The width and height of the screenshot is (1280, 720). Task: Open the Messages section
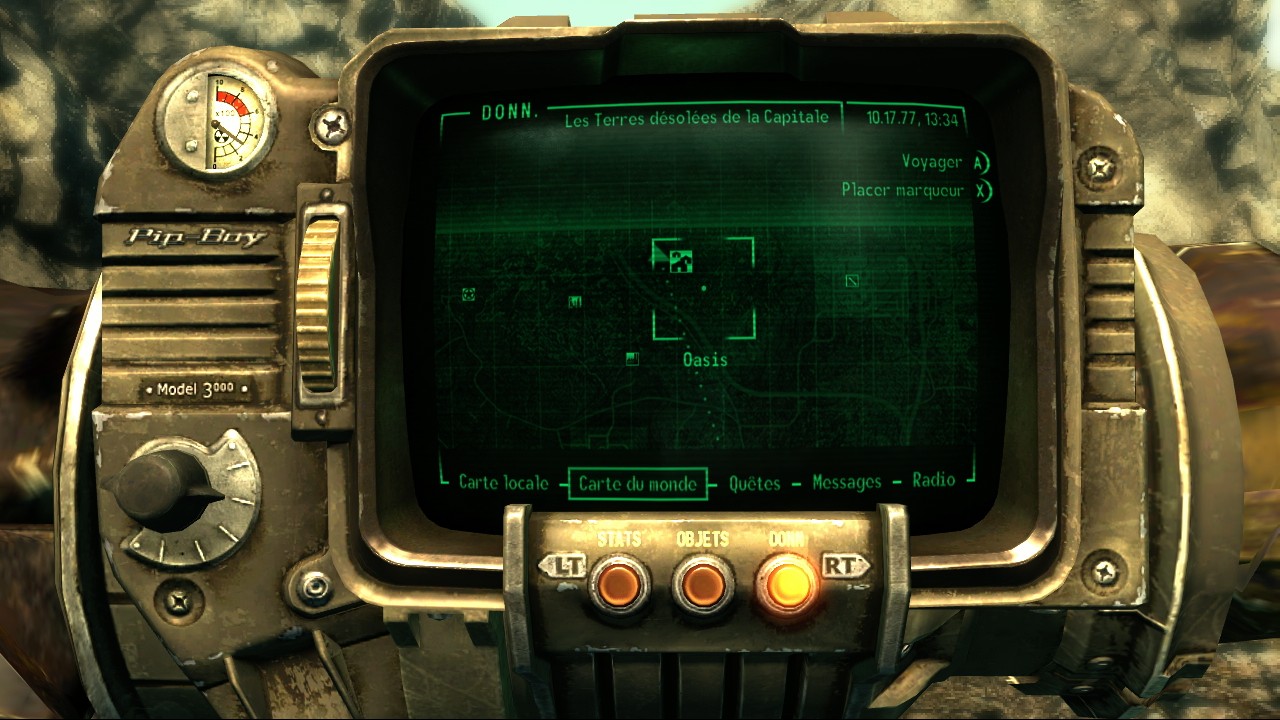coord(848,481)
